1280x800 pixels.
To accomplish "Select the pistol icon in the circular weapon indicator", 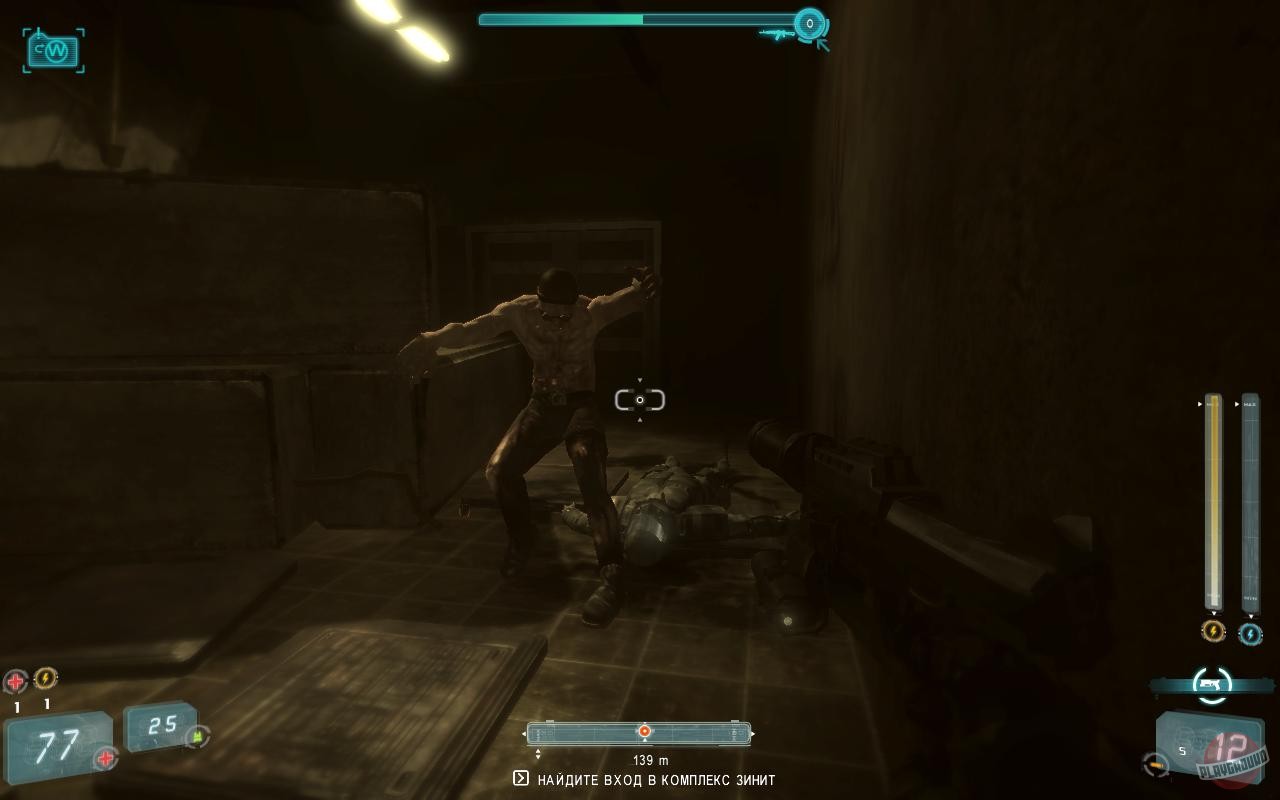I will tap(1209, 682).
